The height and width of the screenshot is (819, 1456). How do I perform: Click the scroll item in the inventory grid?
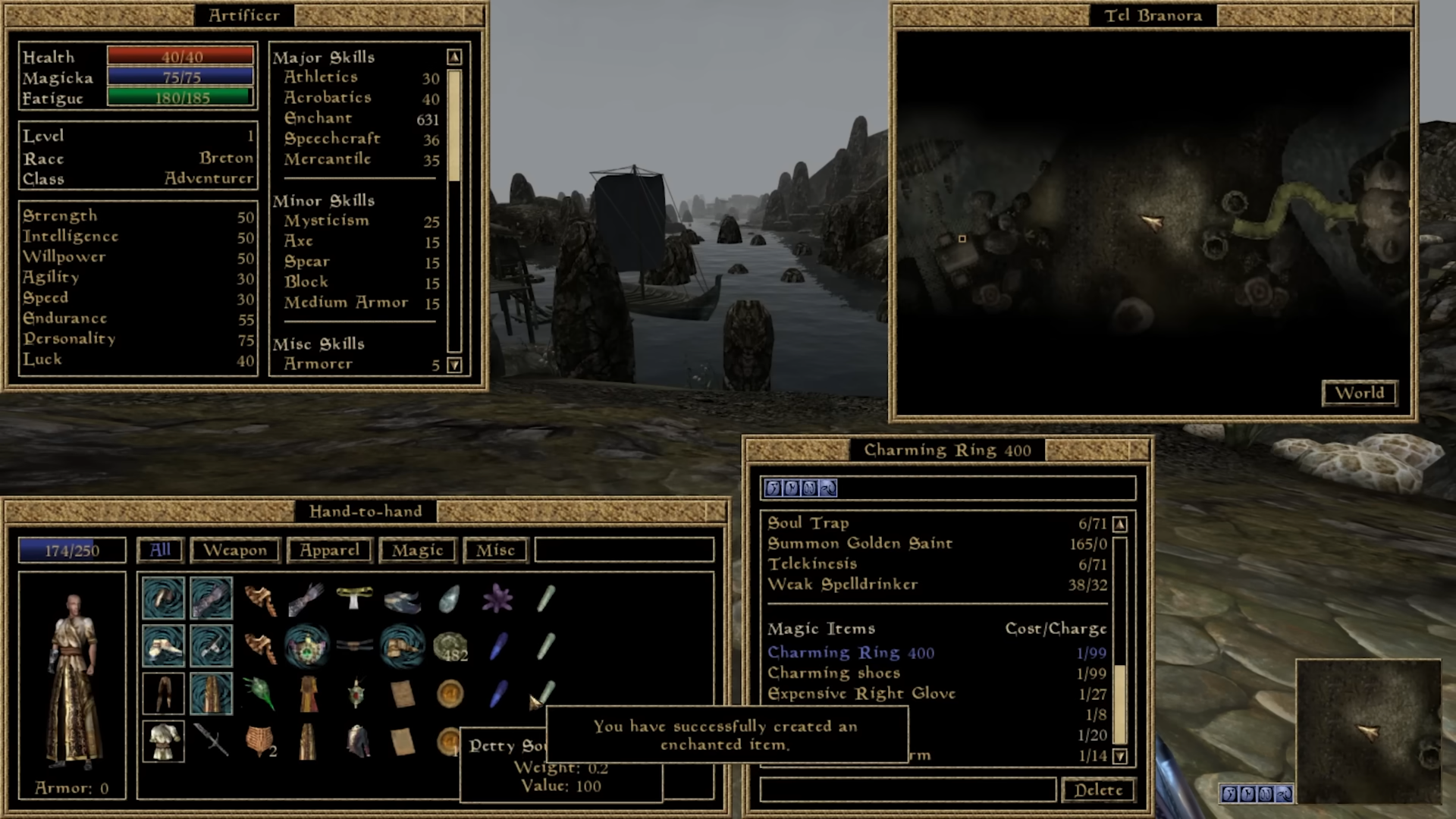(x=402, y=693)
